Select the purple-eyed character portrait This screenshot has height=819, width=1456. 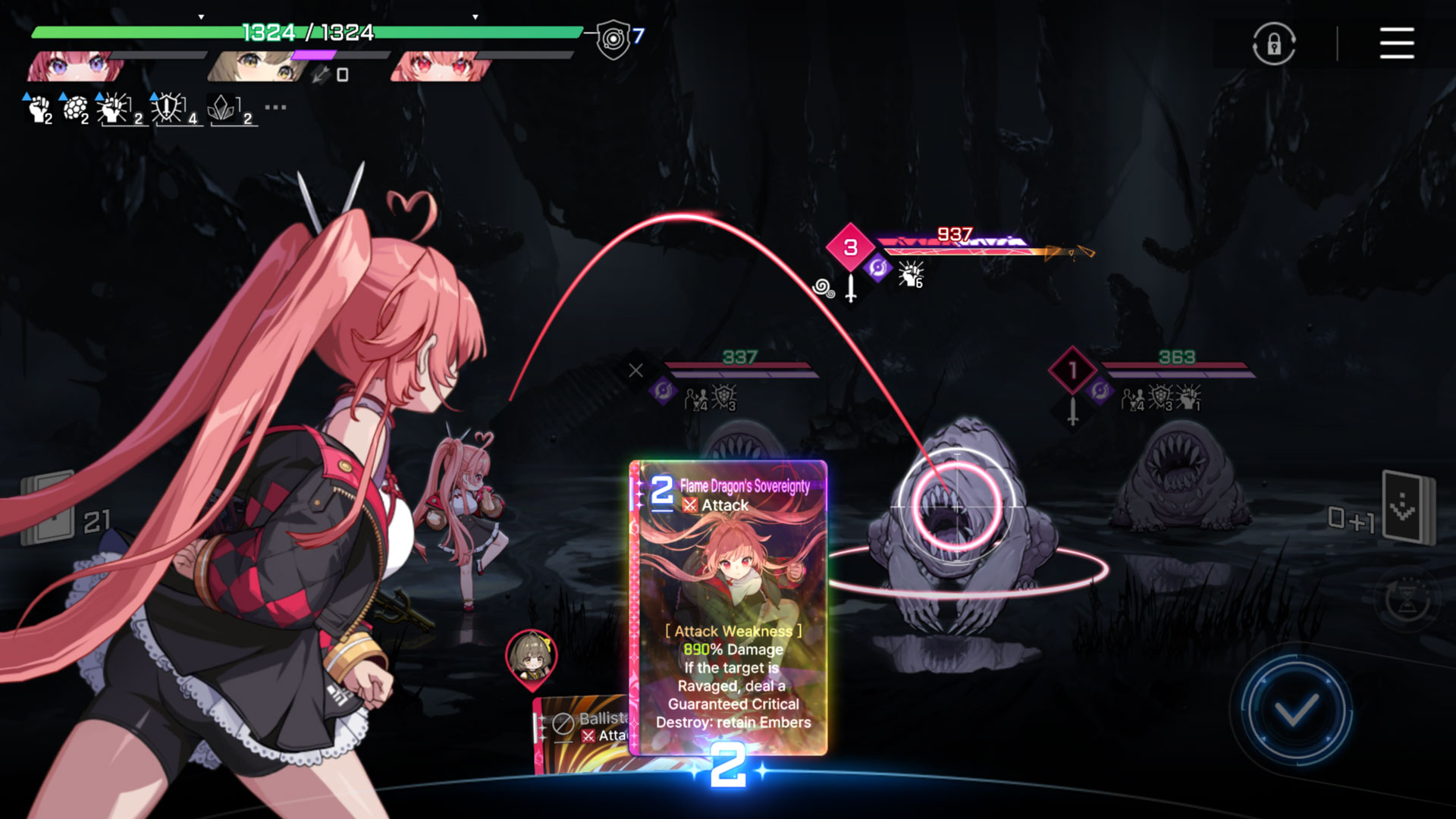pos(76,67)
